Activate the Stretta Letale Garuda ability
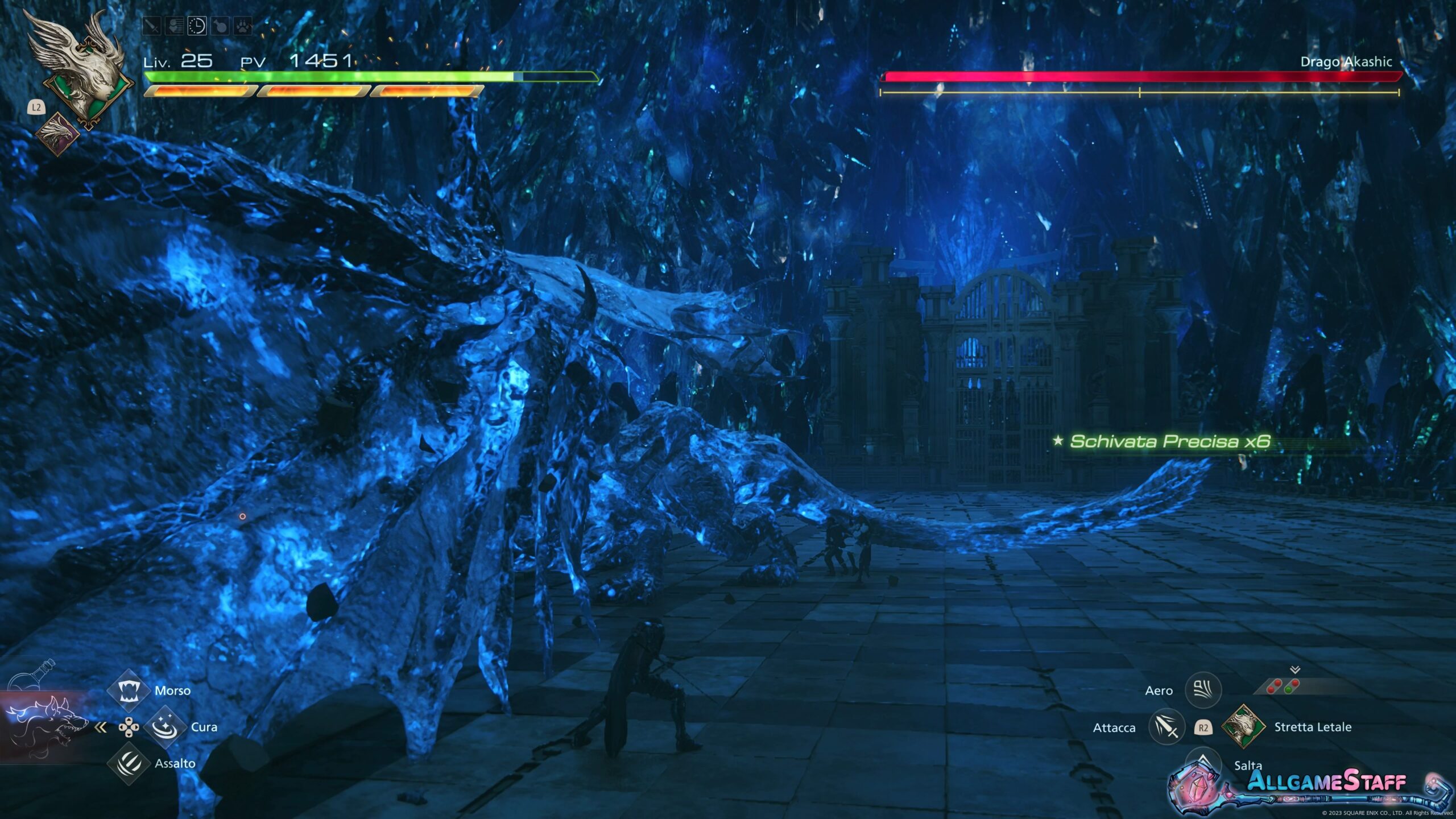This screenshot has width=1456, height=819. (1244, 726)
